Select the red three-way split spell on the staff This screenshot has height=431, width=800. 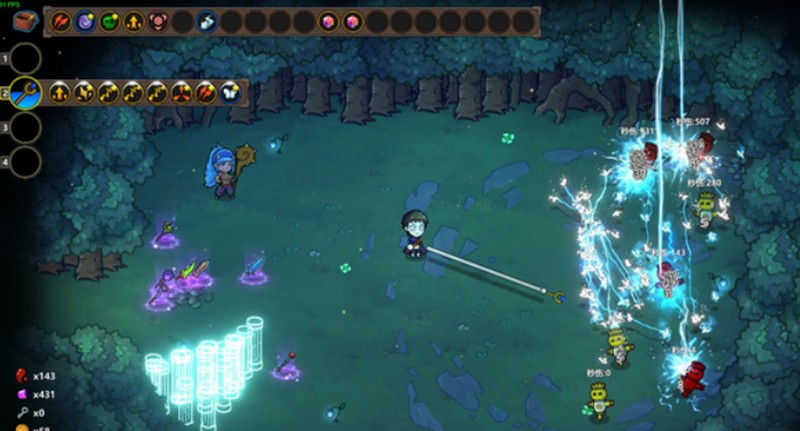click(181, 94)
